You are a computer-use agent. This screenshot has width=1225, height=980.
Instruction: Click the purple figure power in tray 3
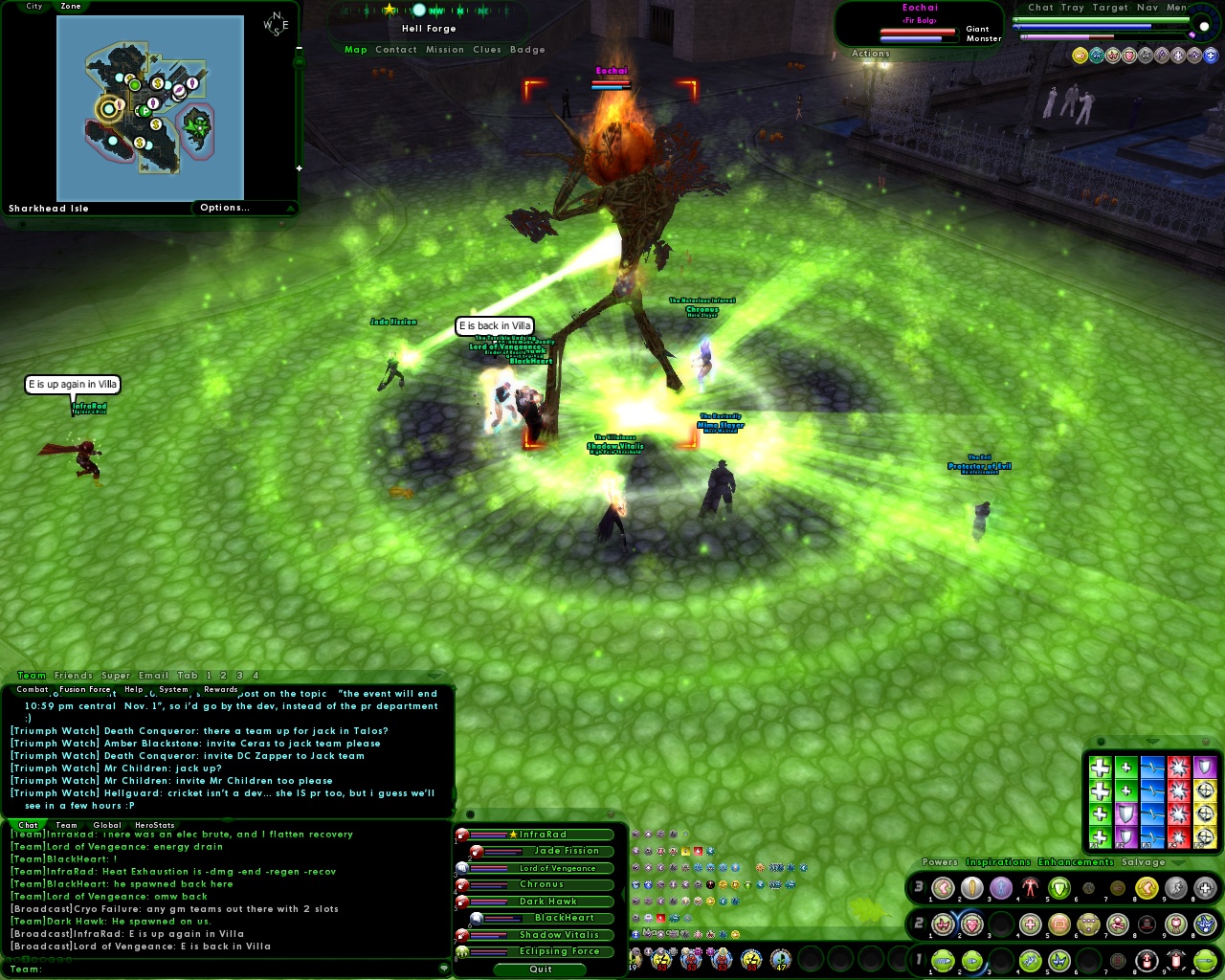coord(1000,888)
